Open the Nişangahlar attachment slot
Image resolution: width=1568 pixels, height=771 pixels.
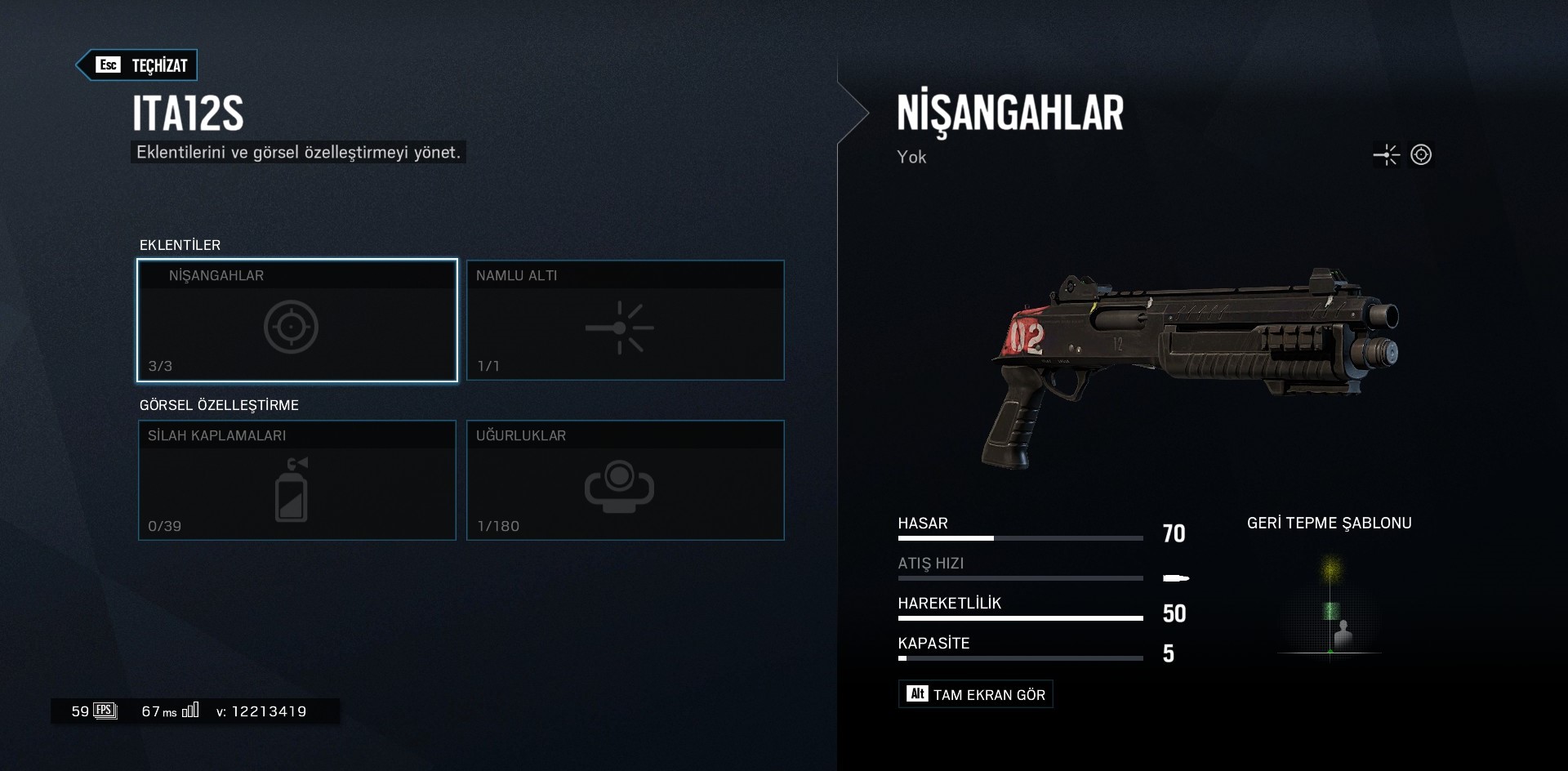pyautogui.click(x=297, y=320)
